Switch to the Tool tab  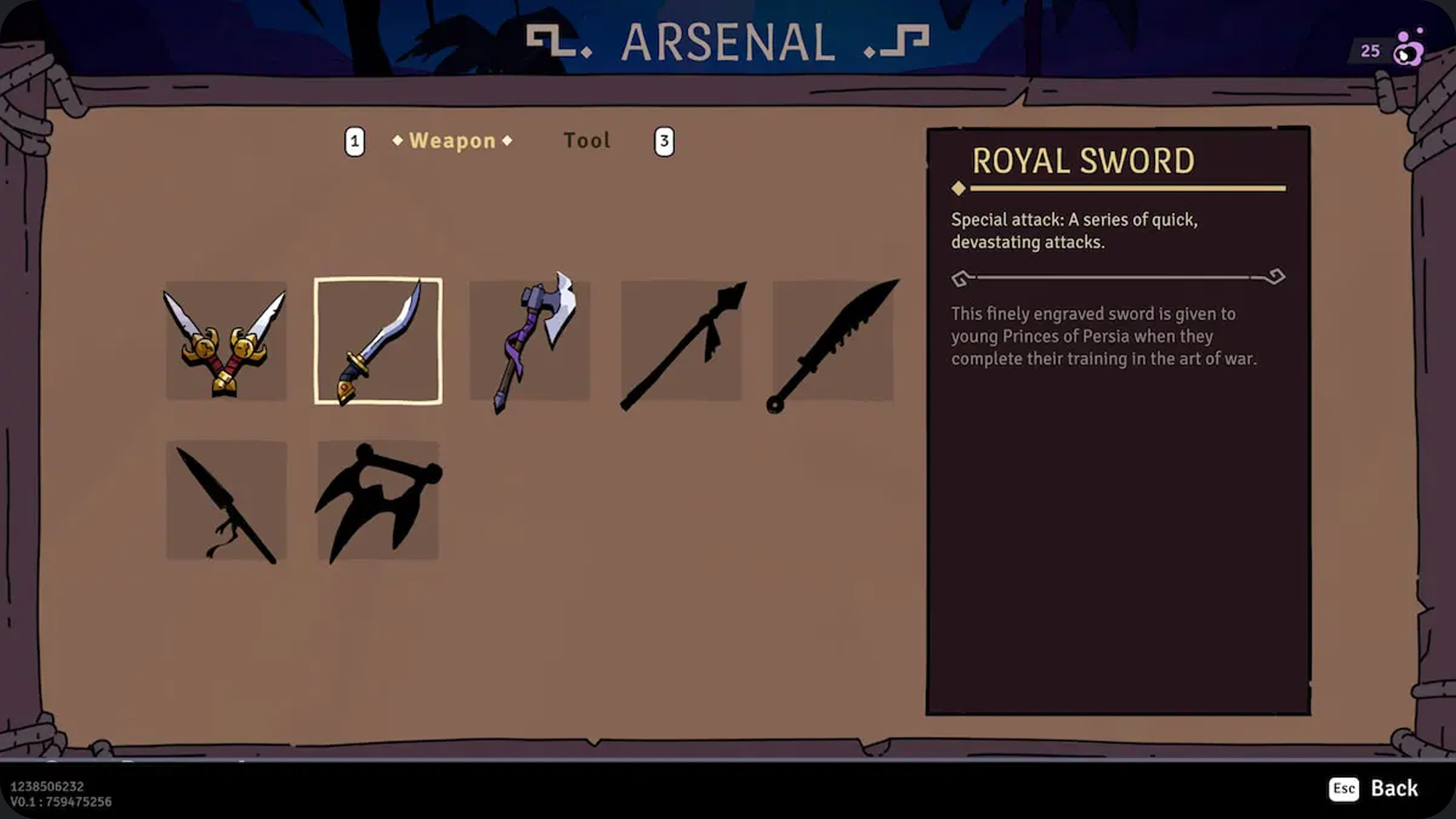pyautogui.click(x=587, y=140)
